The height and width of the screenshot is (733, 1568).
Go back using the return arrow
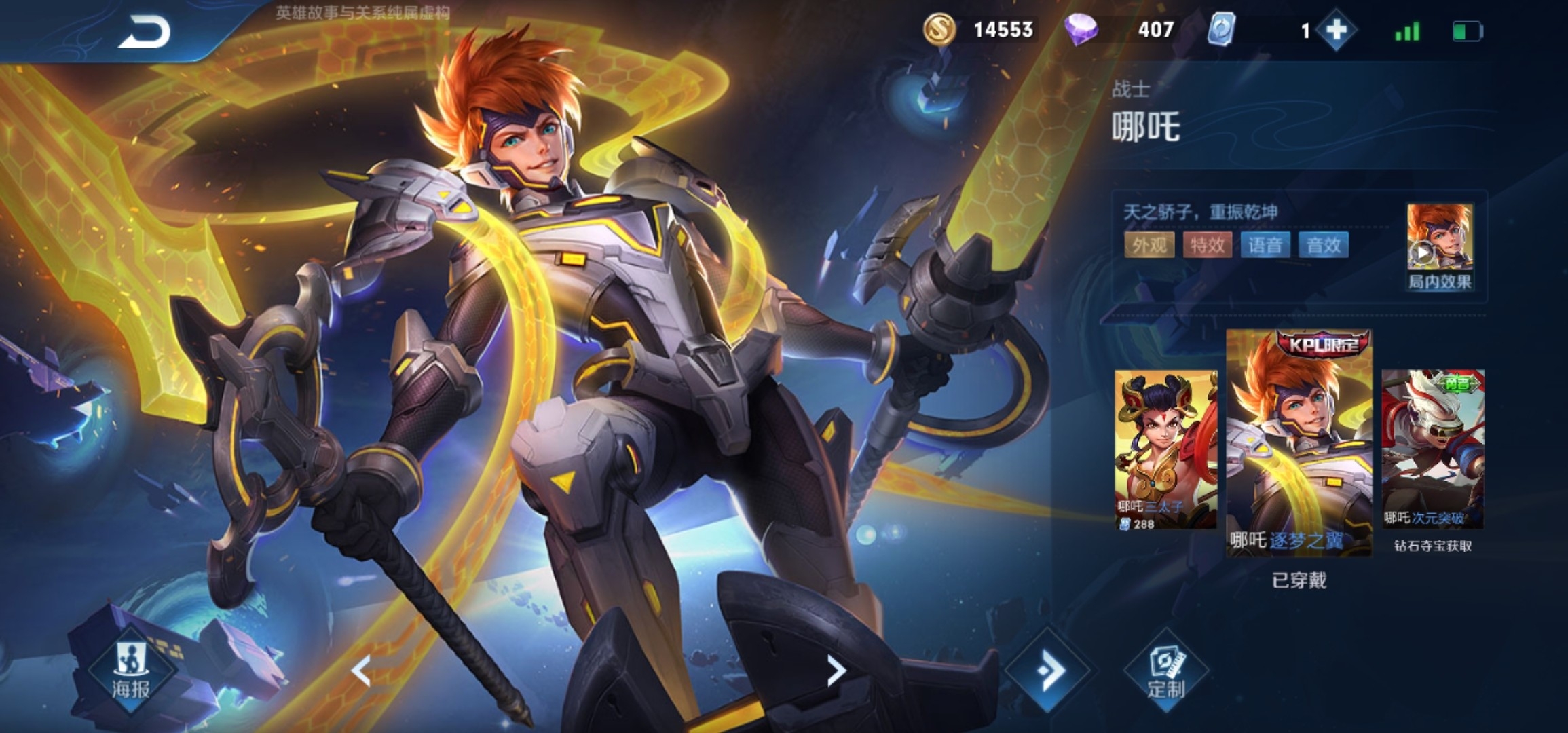coord(144,32)
